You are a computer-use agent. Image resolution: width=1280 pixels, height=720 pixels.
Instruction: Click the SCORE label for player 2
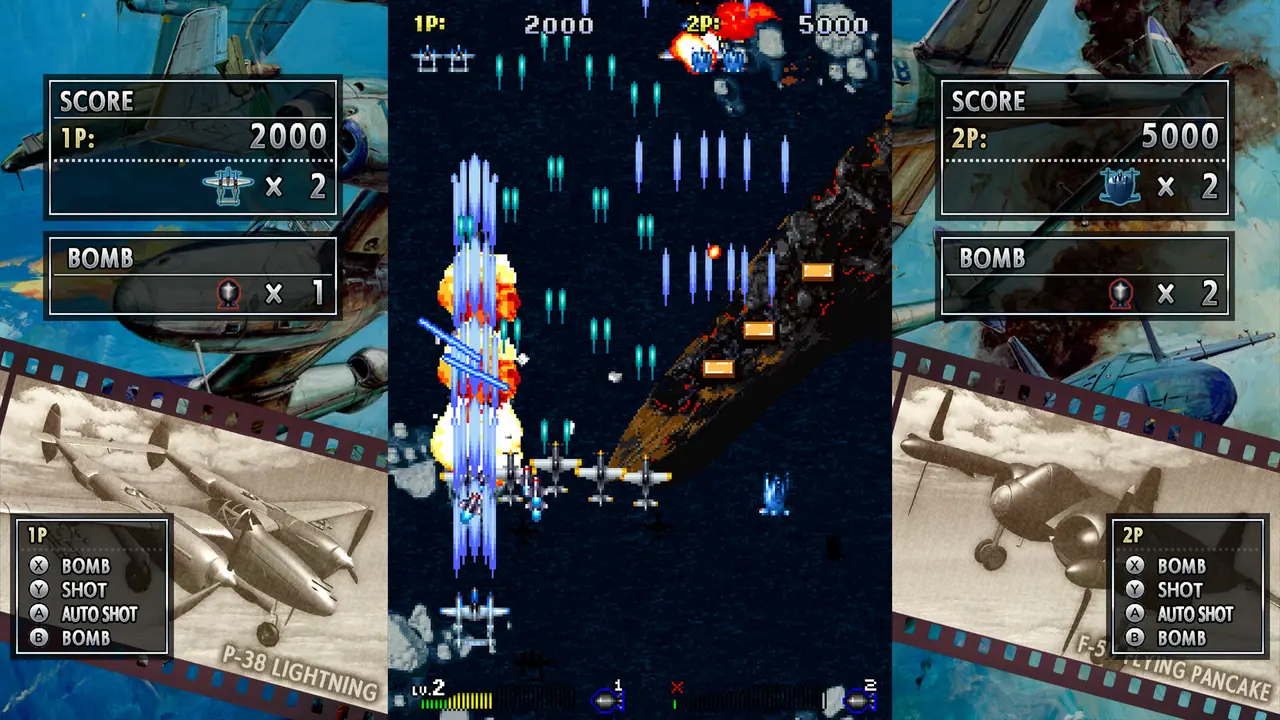click(990, 101)
